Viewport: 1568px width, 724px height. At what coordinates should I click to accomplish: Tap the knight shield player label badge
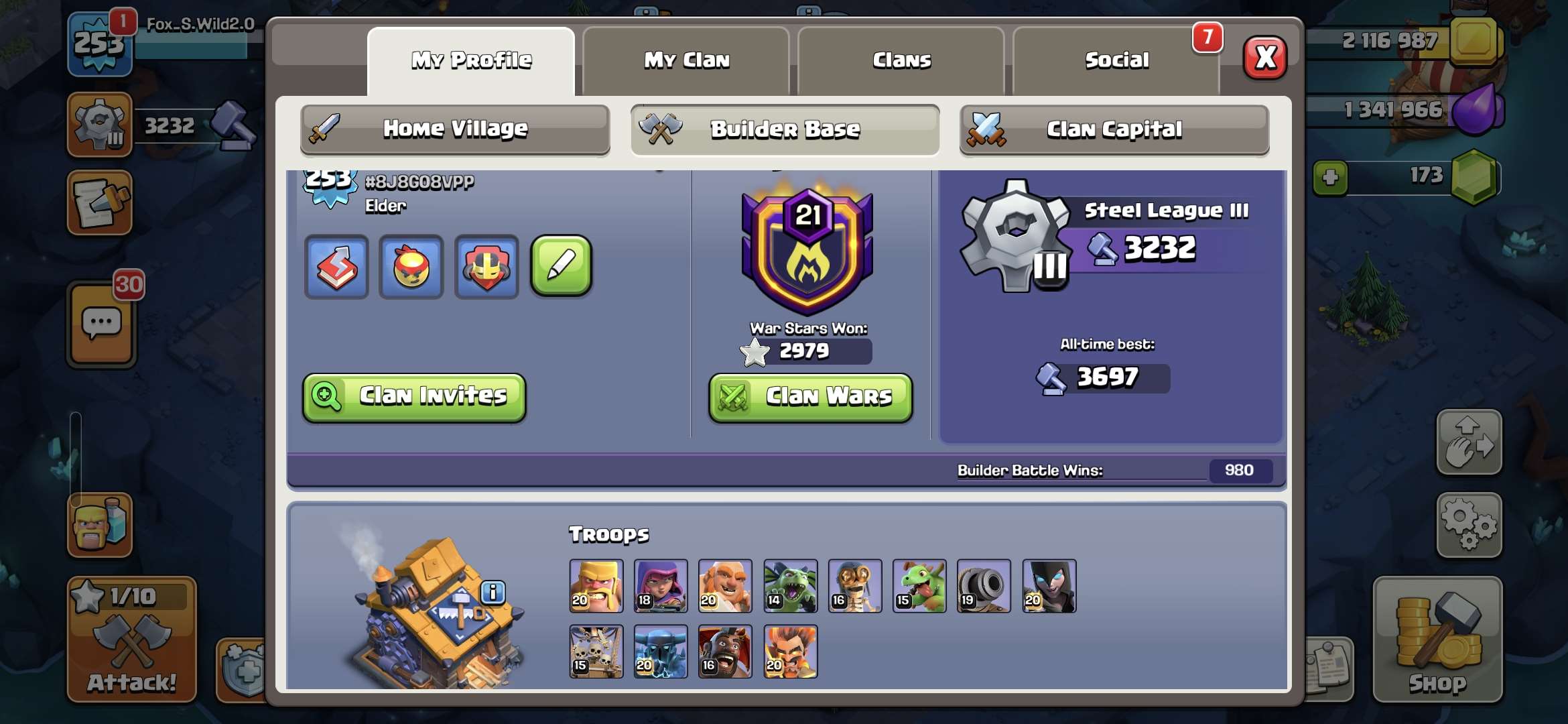486,267
